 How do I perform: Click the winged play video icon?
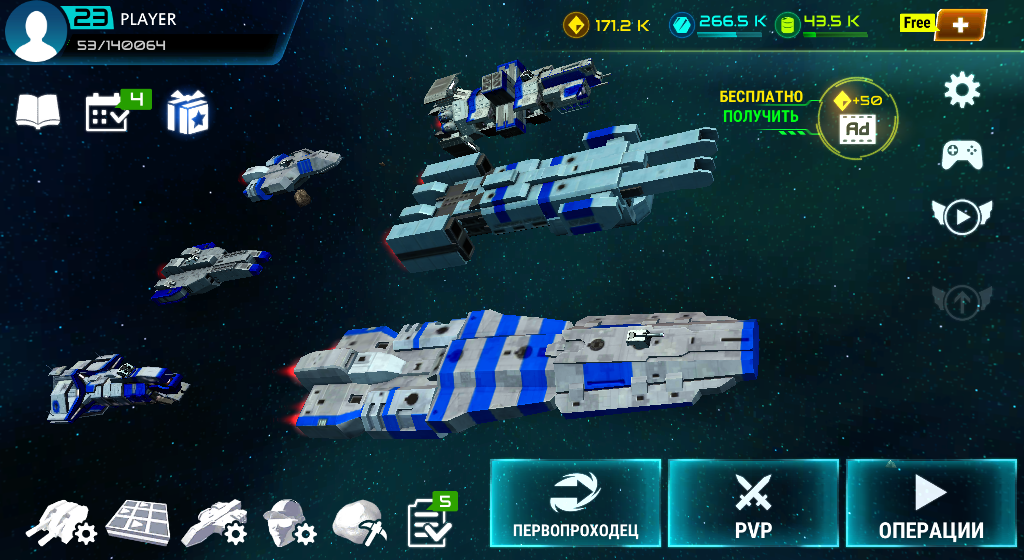pos(962,216)
